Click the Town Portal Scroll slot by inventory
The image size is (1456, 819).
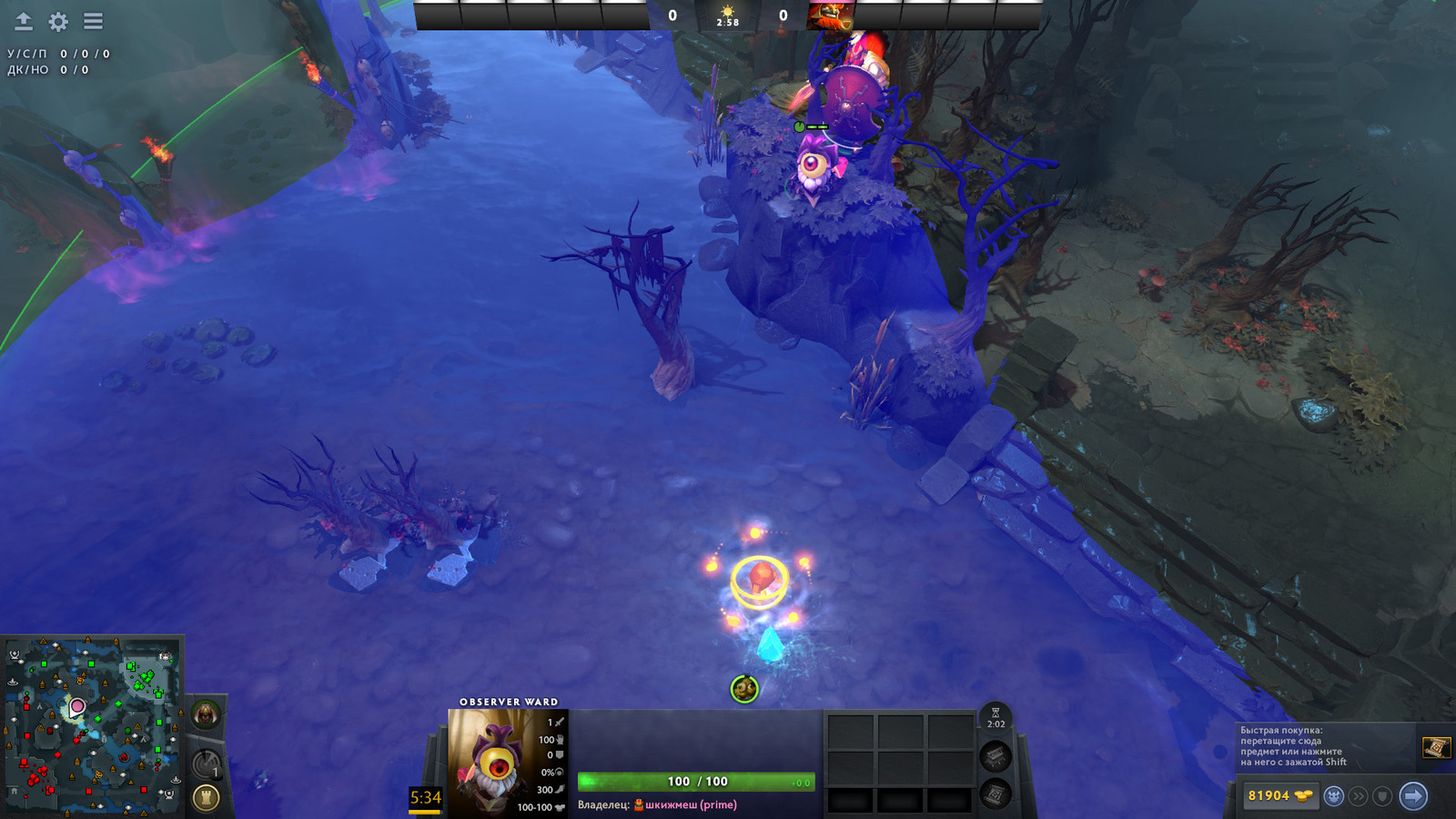996,794
